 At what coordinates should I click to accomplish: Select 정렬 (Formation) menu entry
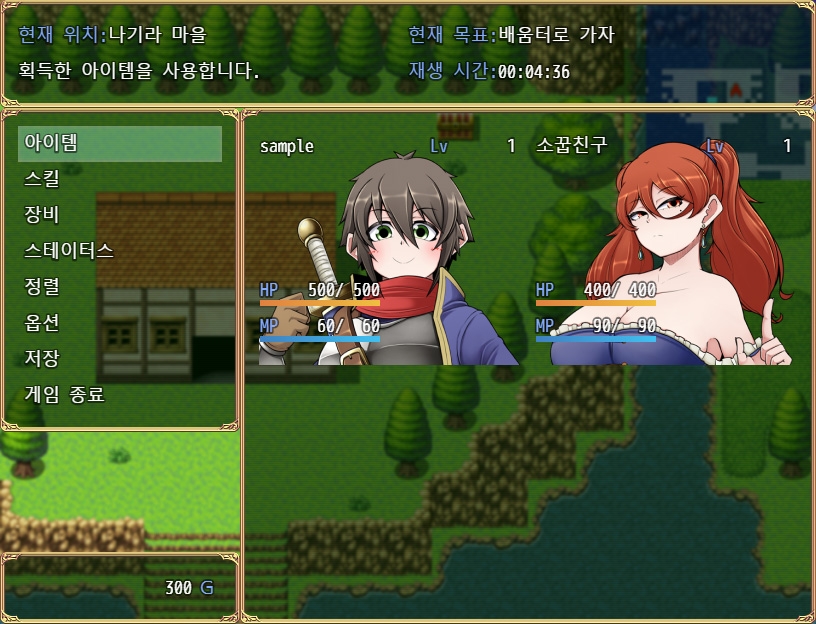120,287
